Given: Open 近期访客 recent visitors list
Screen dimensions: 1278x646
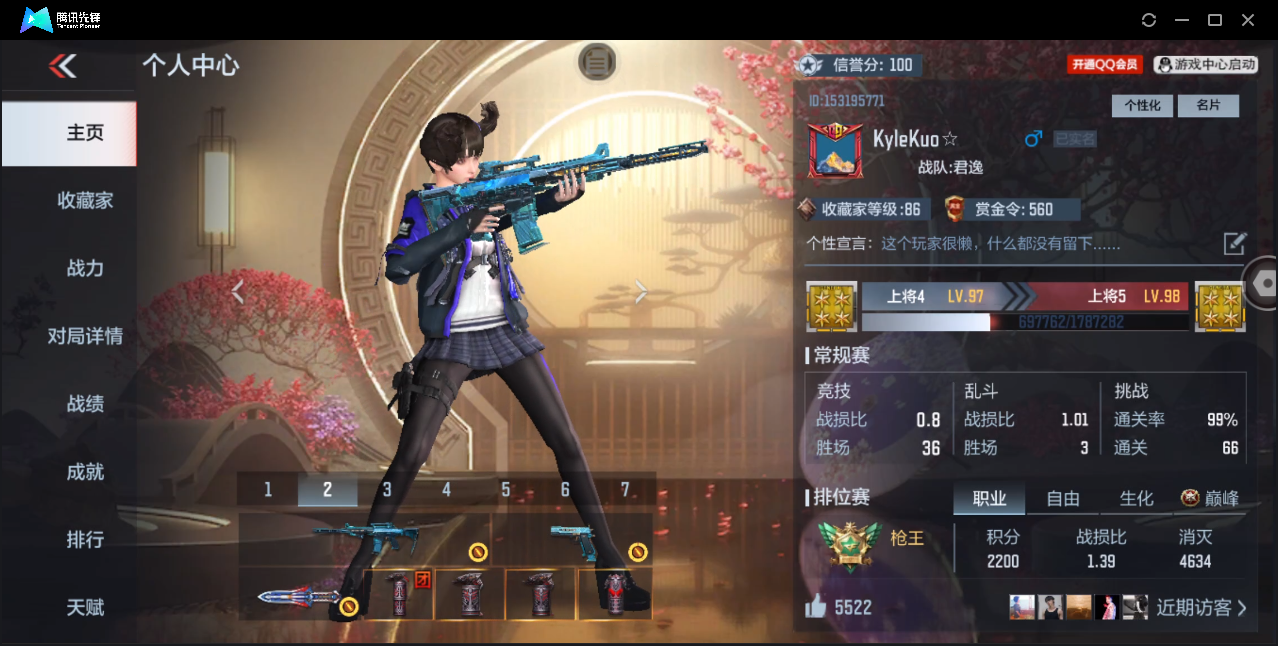Looking at the screenshot, I should point(1200,607).
